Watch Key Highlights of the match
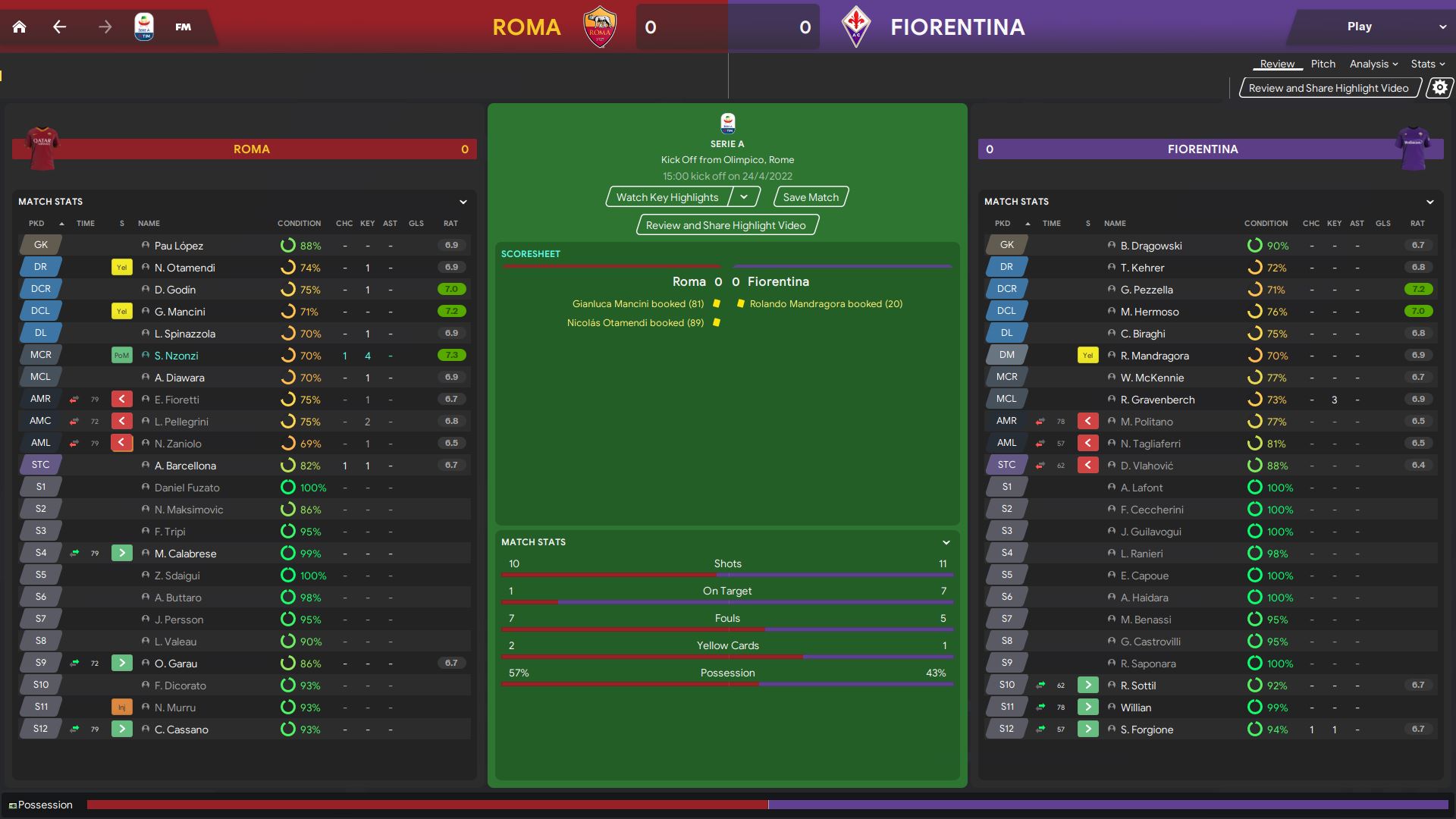1456x819 pixels. click(667, 197)
